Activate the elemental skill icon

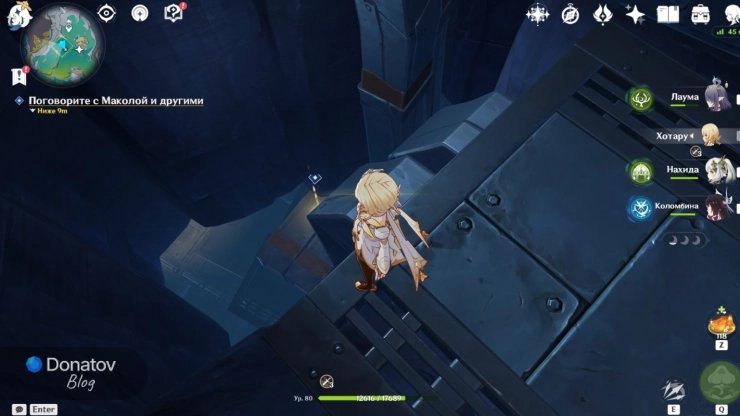click(674, 390)
